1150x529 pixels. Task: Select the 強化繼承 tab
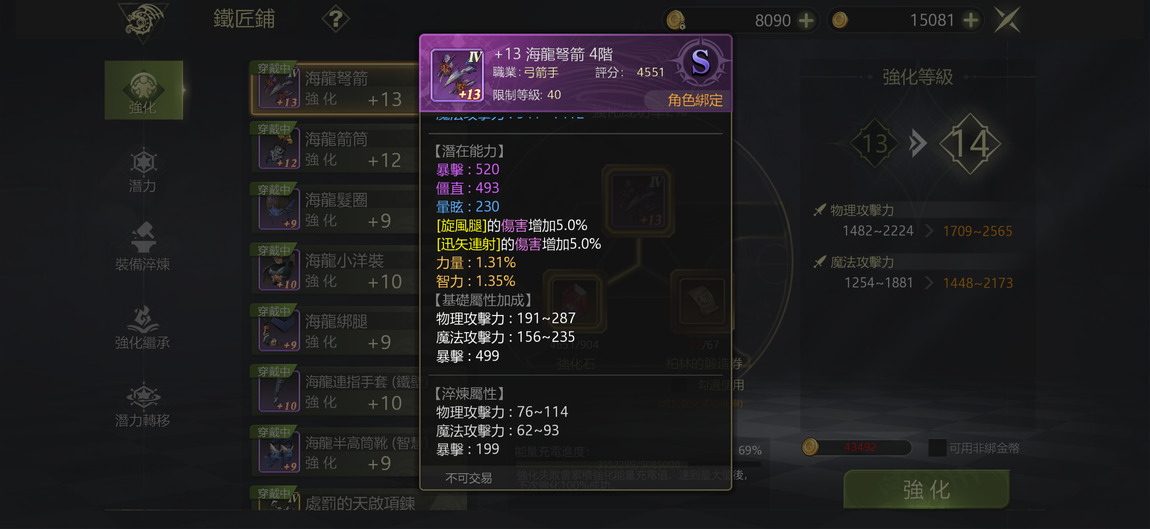[143, 326]
